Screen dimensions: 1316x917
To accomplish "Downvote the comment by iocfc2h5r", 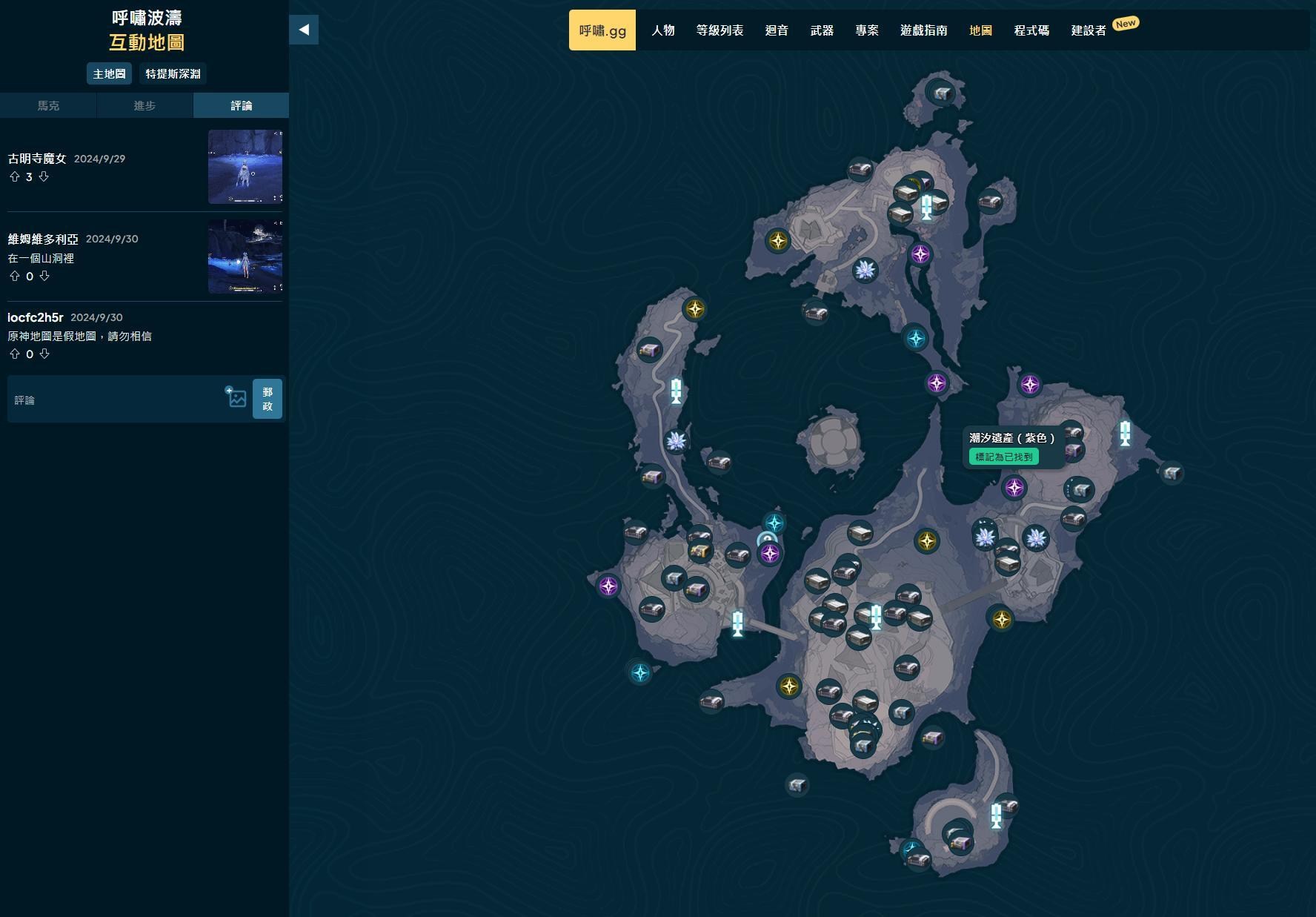I will 44,354.
